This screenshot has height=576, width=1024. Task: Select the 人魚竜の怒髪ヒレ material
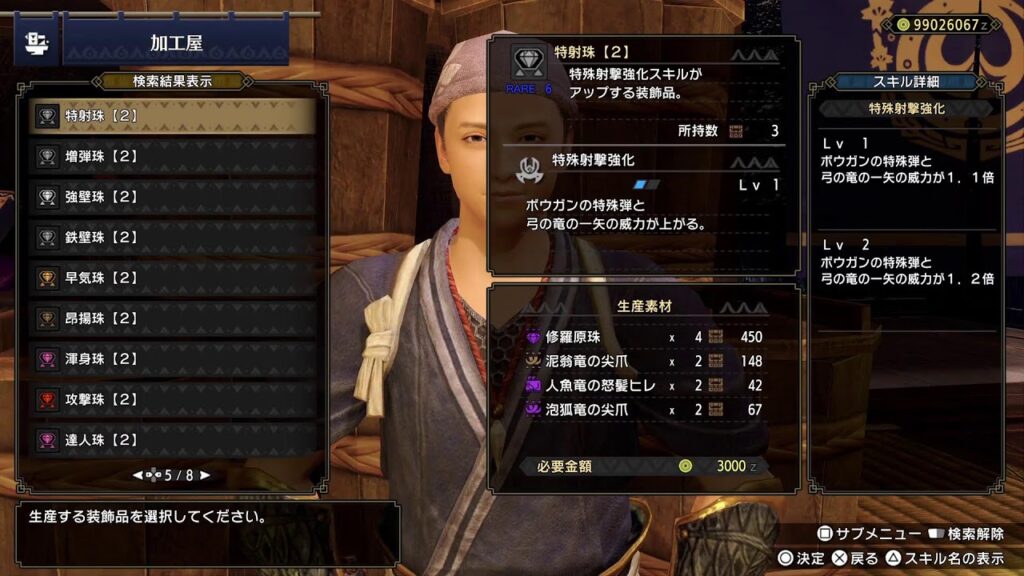(x=640, y=385)
